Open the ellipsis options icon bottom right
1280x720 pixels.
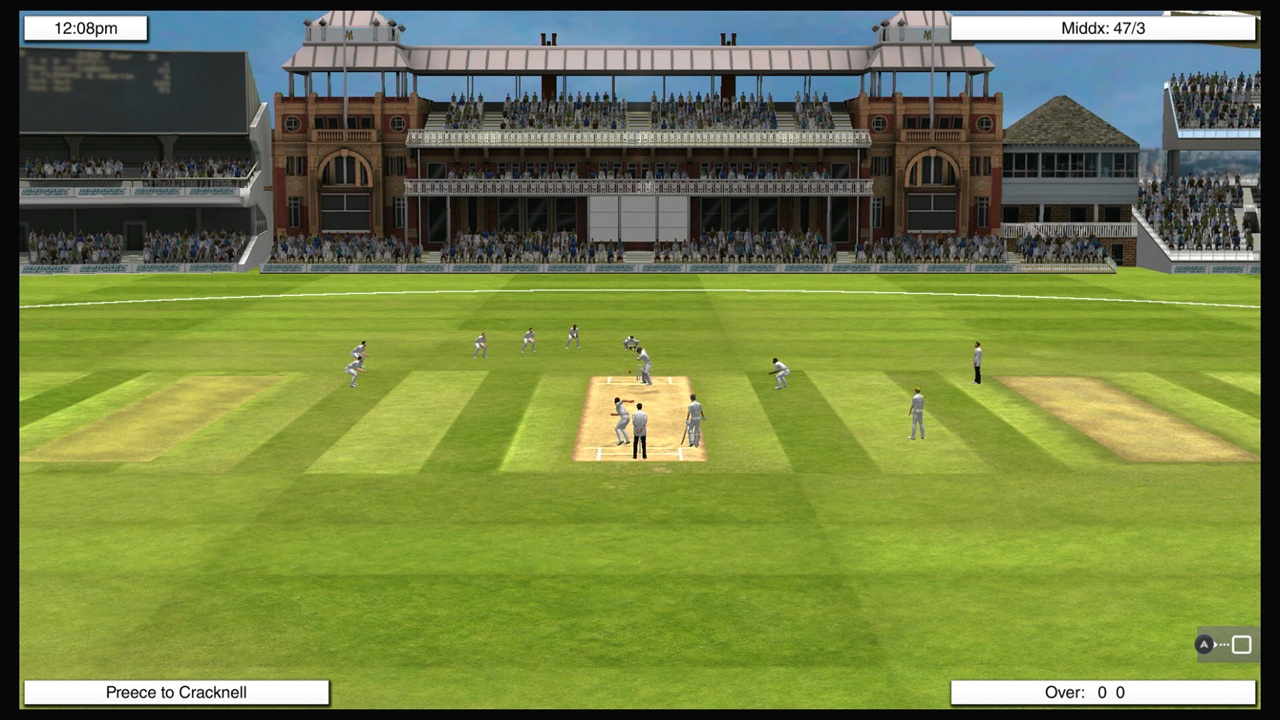click(x=1224, y=644)
